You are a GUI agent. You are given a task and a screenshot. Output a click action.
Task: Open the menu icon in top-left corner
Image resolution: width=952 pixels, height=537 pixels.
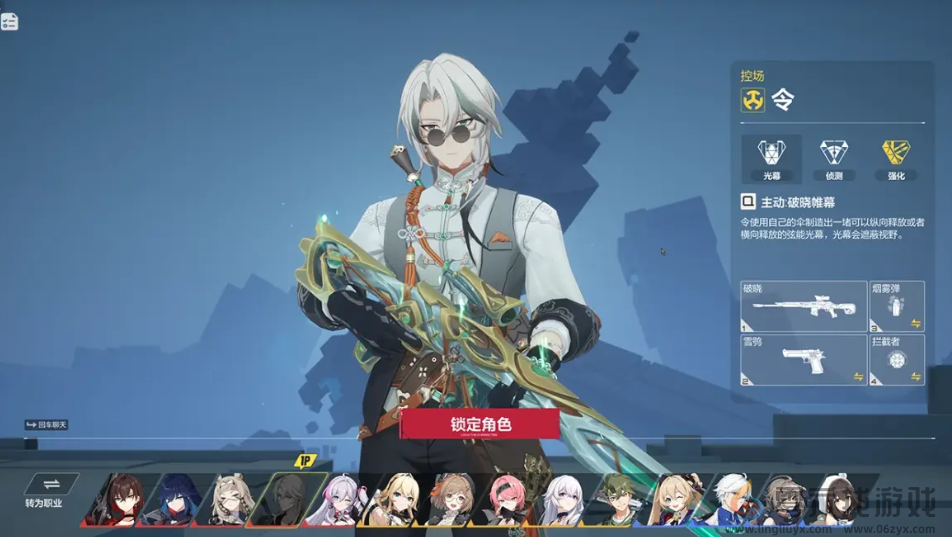tap(10, 21)
